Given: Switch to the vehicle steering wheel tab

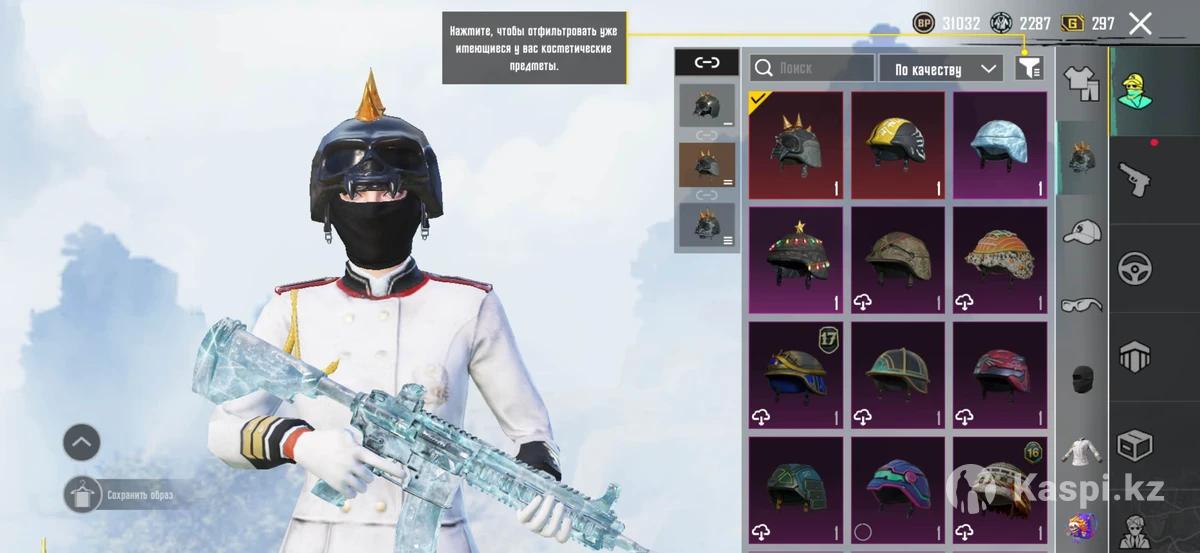Looking at the screenshot, I should (1135, 267).
